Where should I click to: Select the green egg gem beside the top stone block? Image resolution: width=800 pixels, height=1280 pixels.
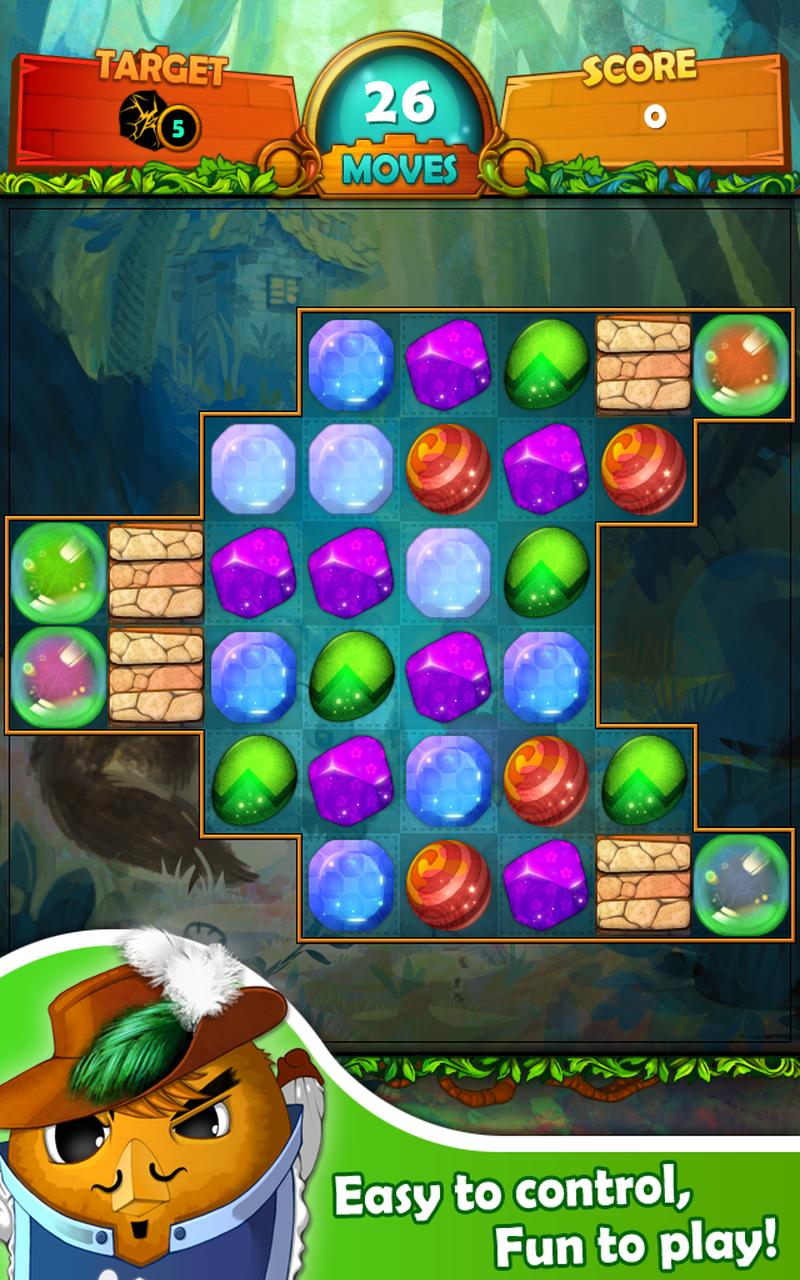pos(546,364)
